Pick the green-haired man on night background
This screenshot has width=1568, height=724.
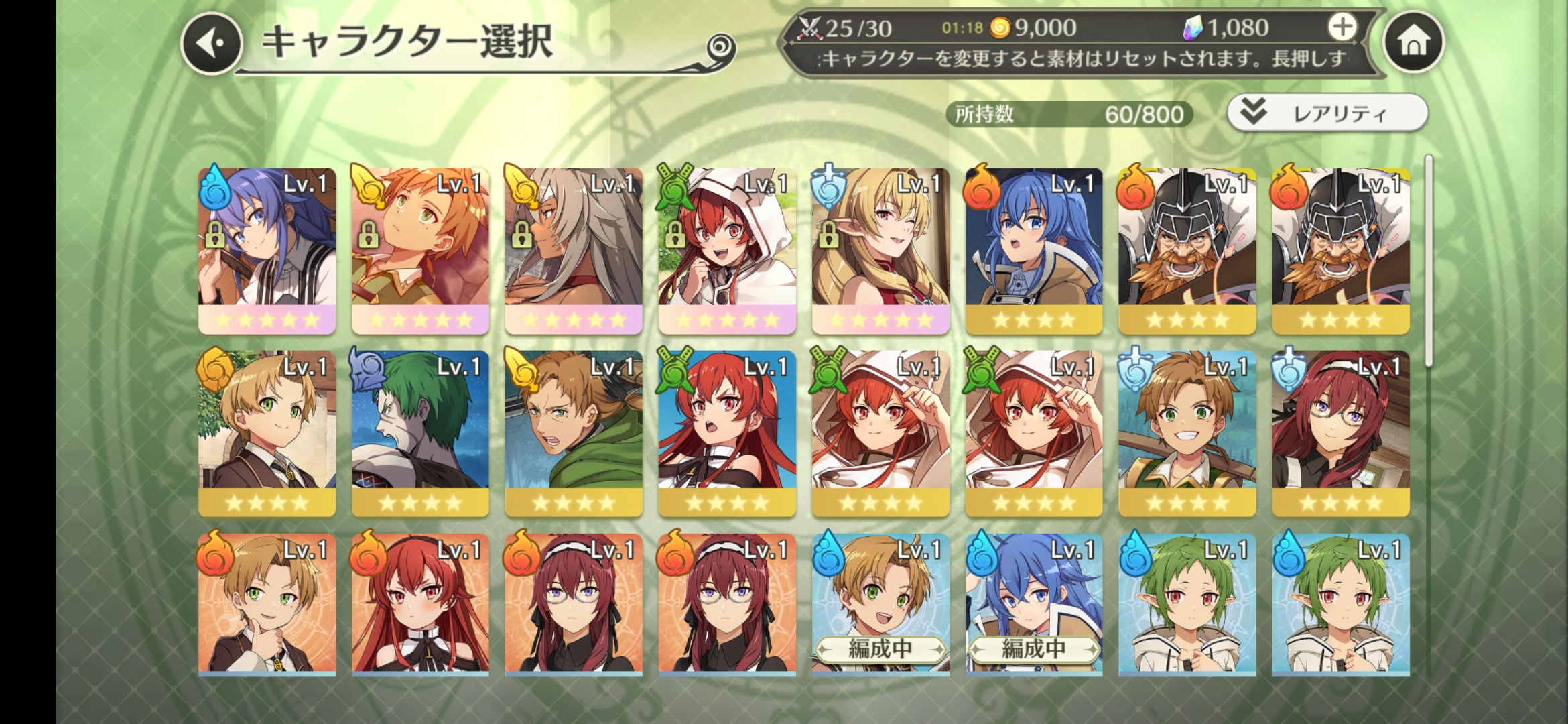(x=420, y=432)
